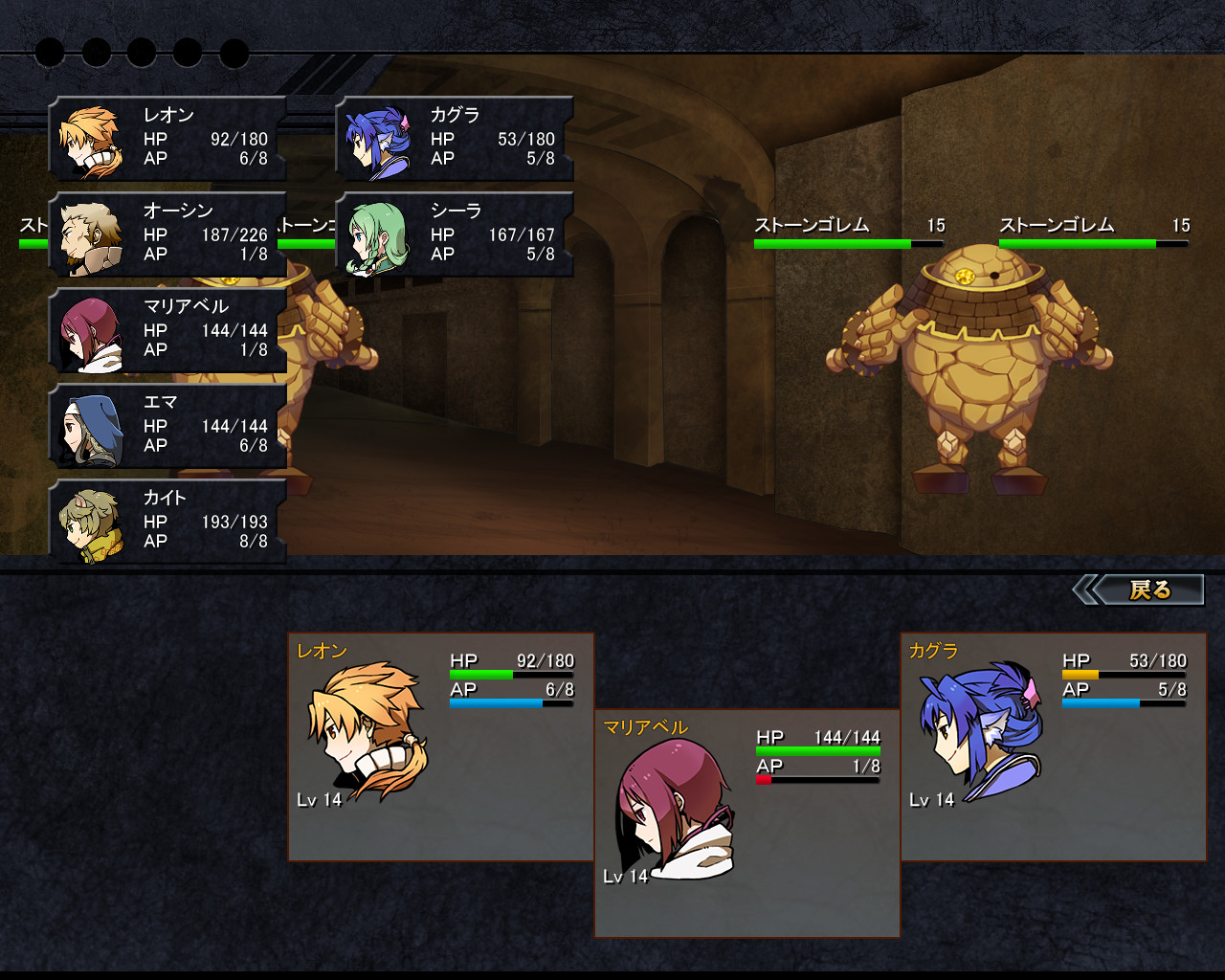This screenshot has width=1225, height=980.
Task: Pick カグラ's large character card
Action: coord(1053,746)
